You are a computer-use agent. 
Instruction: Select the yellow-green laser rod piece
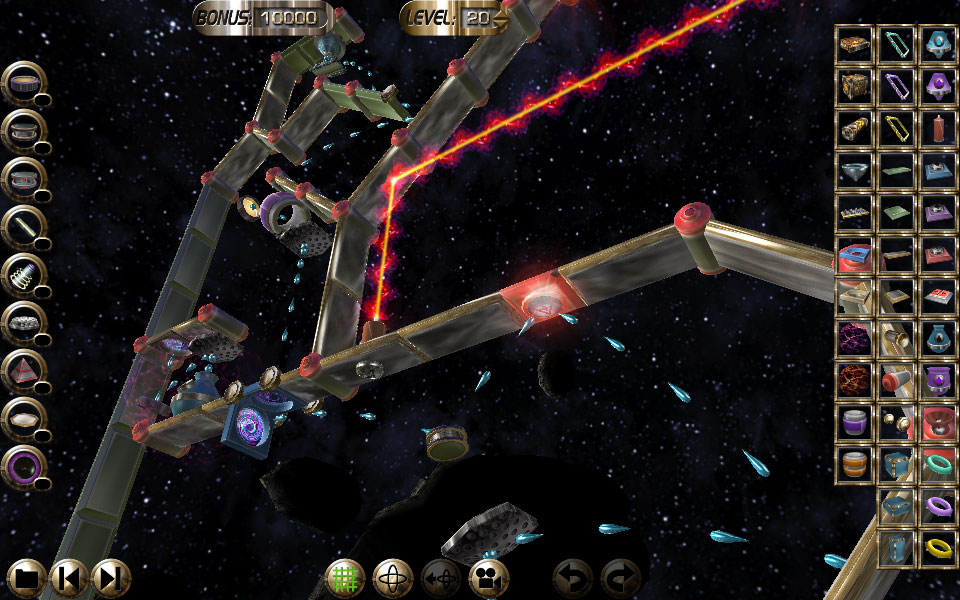[x=22, y=226]
